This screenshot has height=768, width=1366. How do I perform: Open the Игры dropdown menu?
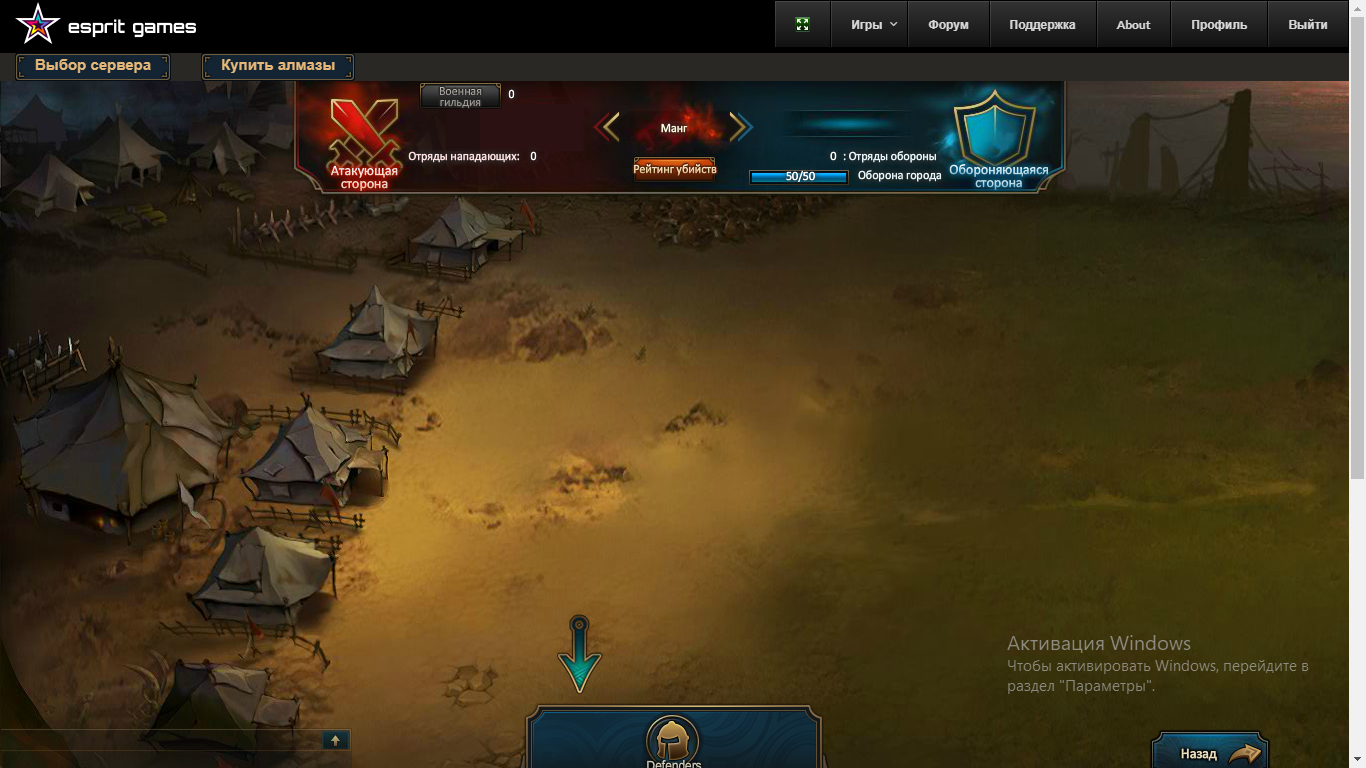click(x=873, y=25)
